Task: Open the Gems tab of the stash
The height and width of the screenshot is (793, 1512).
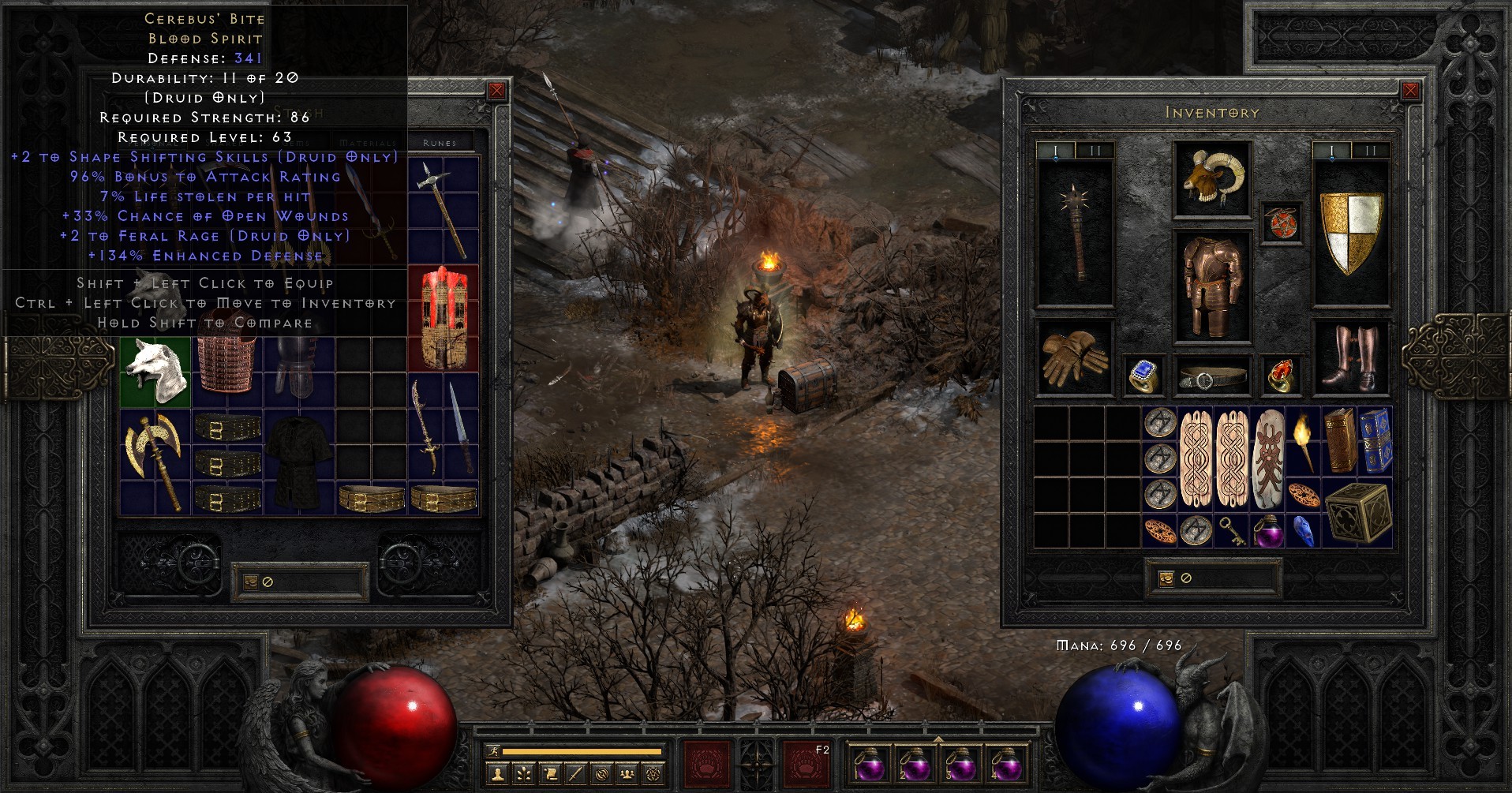Action: click(x=296, y=143)
